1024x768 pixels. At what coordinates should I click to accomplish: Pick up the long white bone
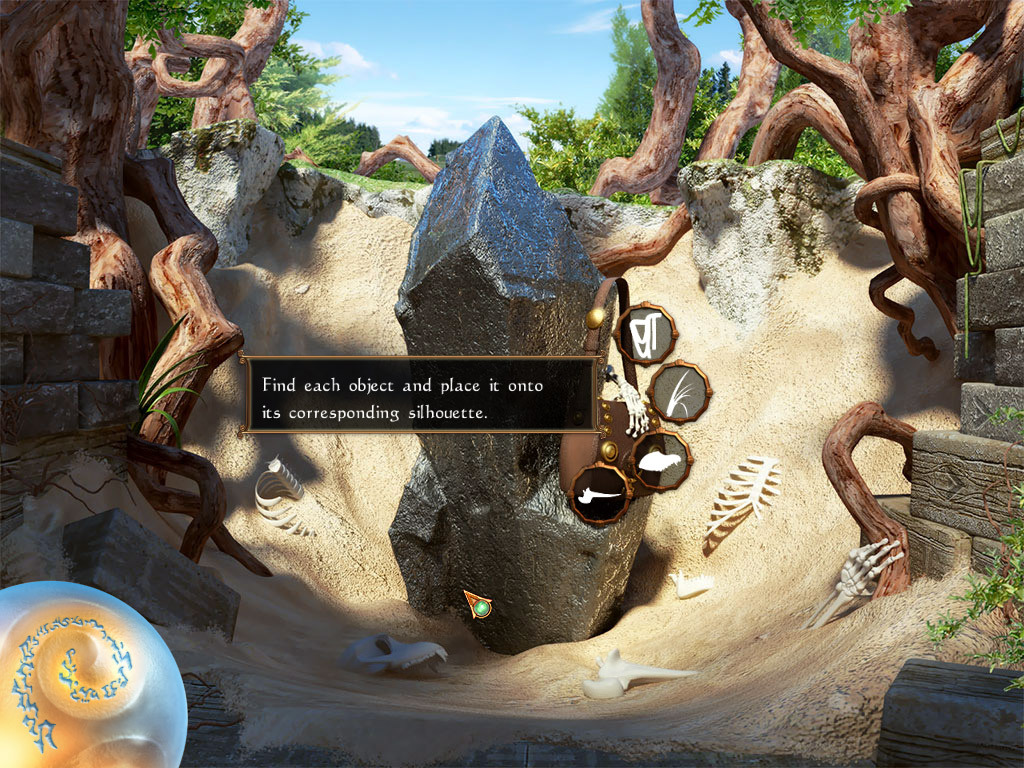(628, 674)
